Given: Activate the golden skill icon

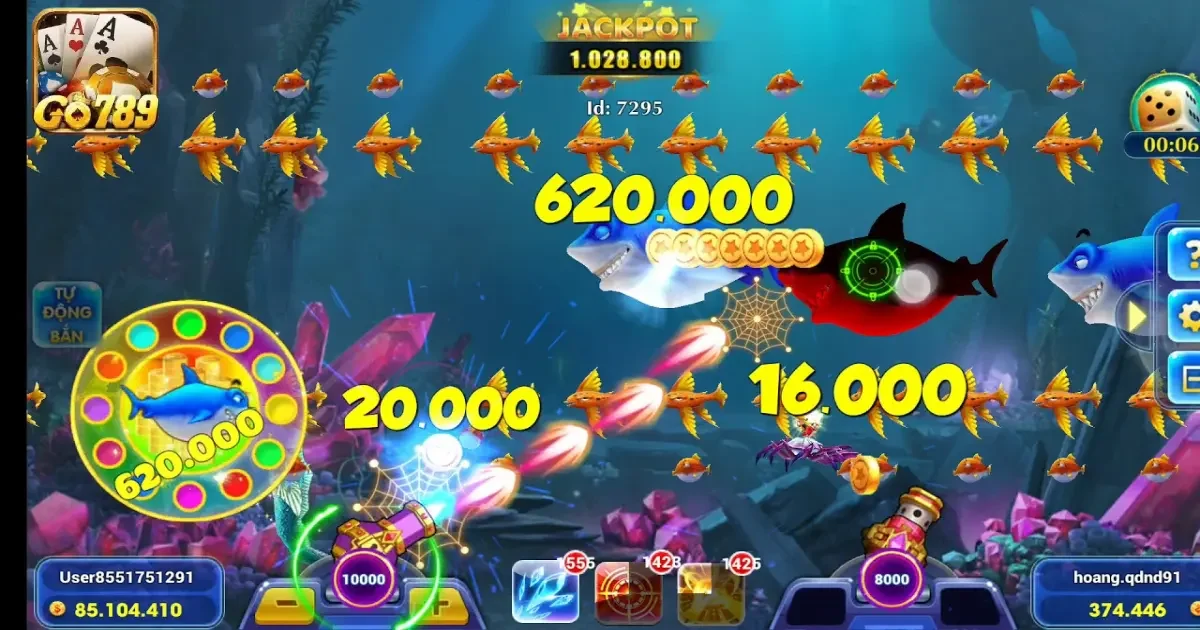Looking at the screenshot, I should pos(710,592).
